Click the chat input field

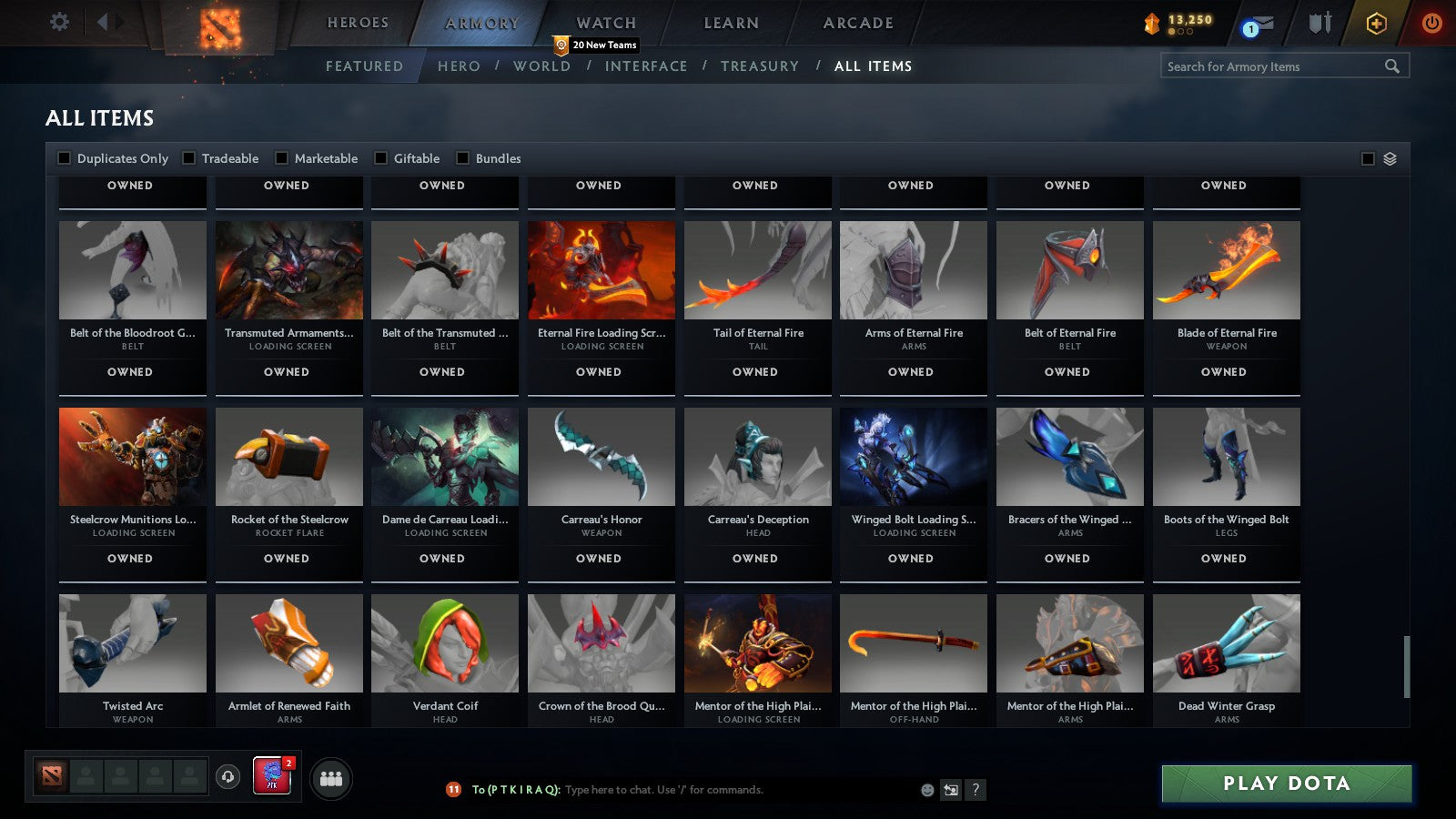click(655, 790)
